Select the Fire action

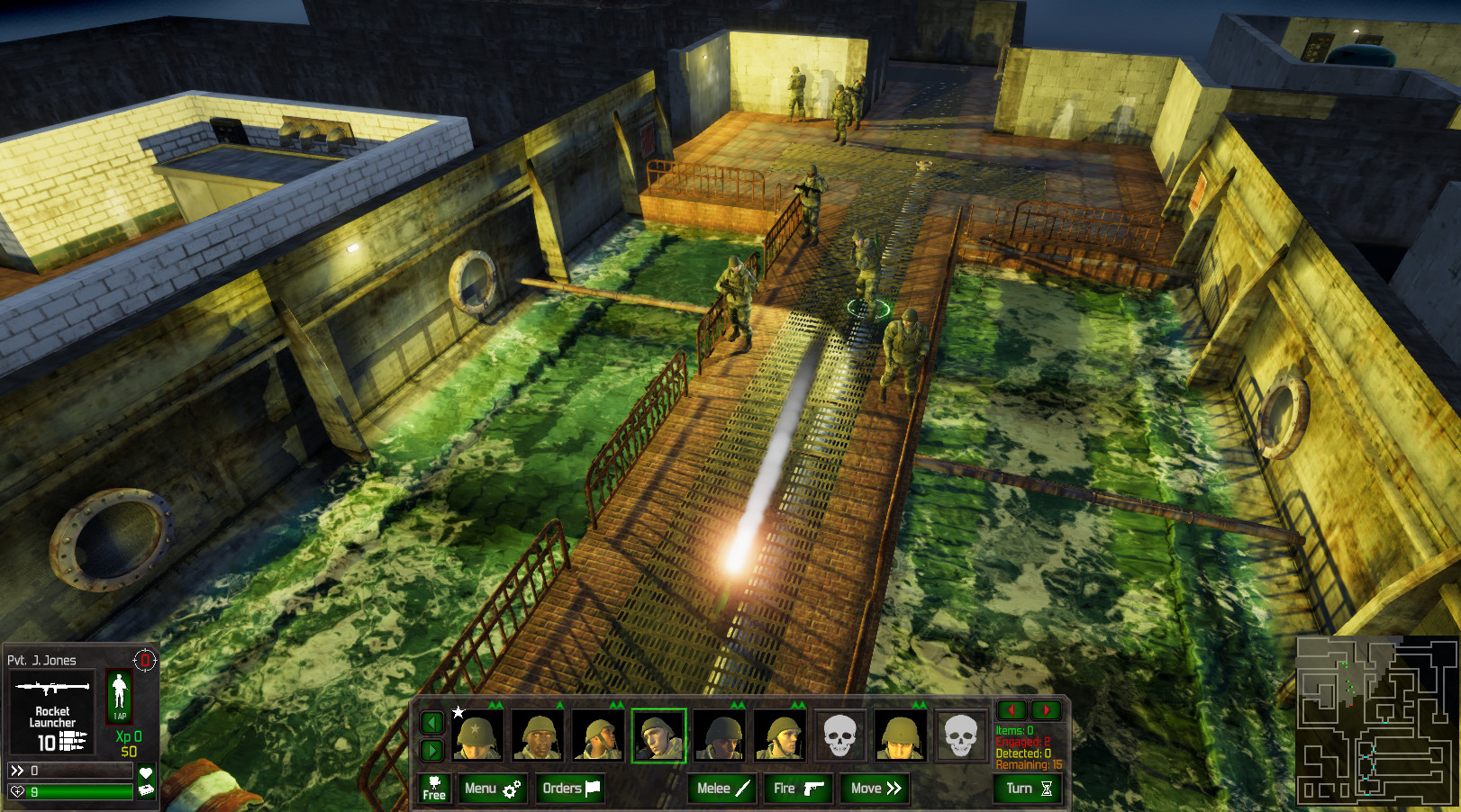point(798,789)
